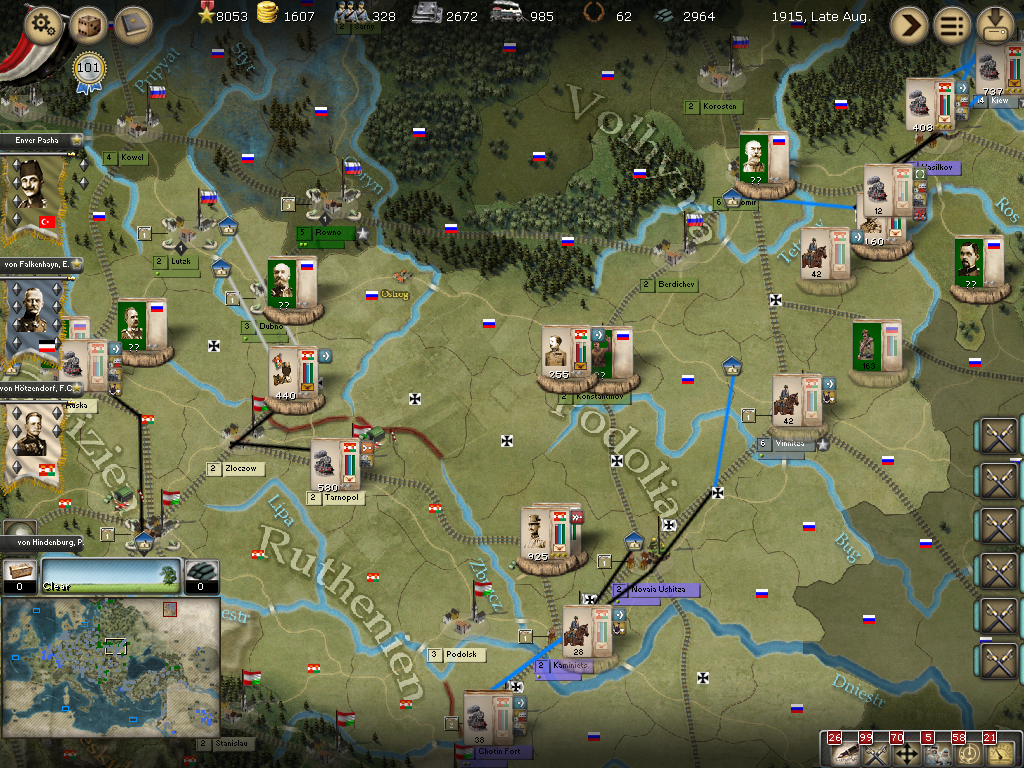Click the save/download tray button
This screenshot has width=1024, height=768.
coord(996,24)
